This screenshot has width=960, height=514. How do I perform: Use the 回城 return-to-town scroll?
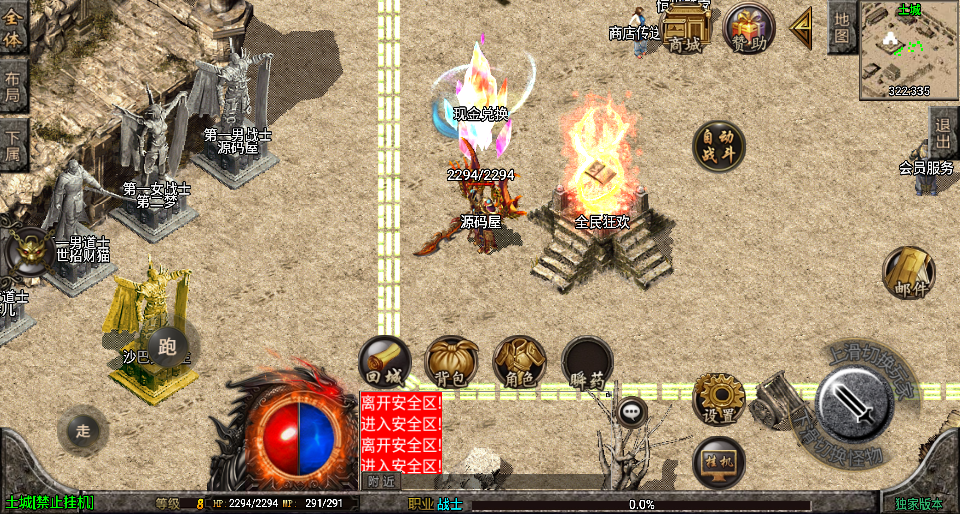385,361
